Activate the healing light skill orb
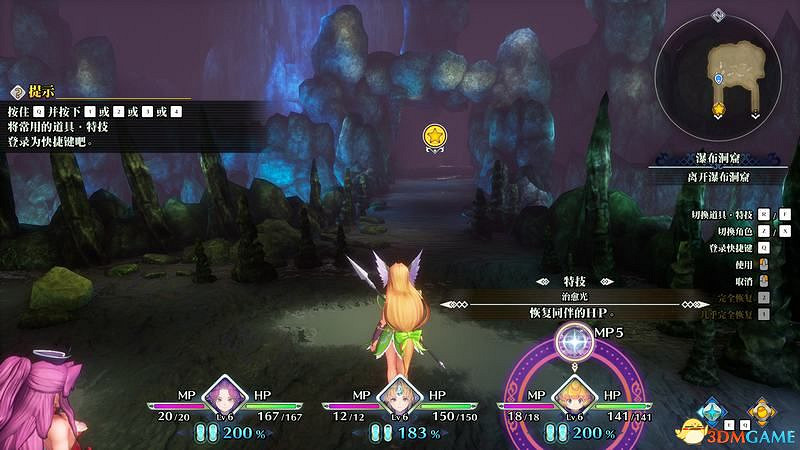 click(x=573, y=343)
